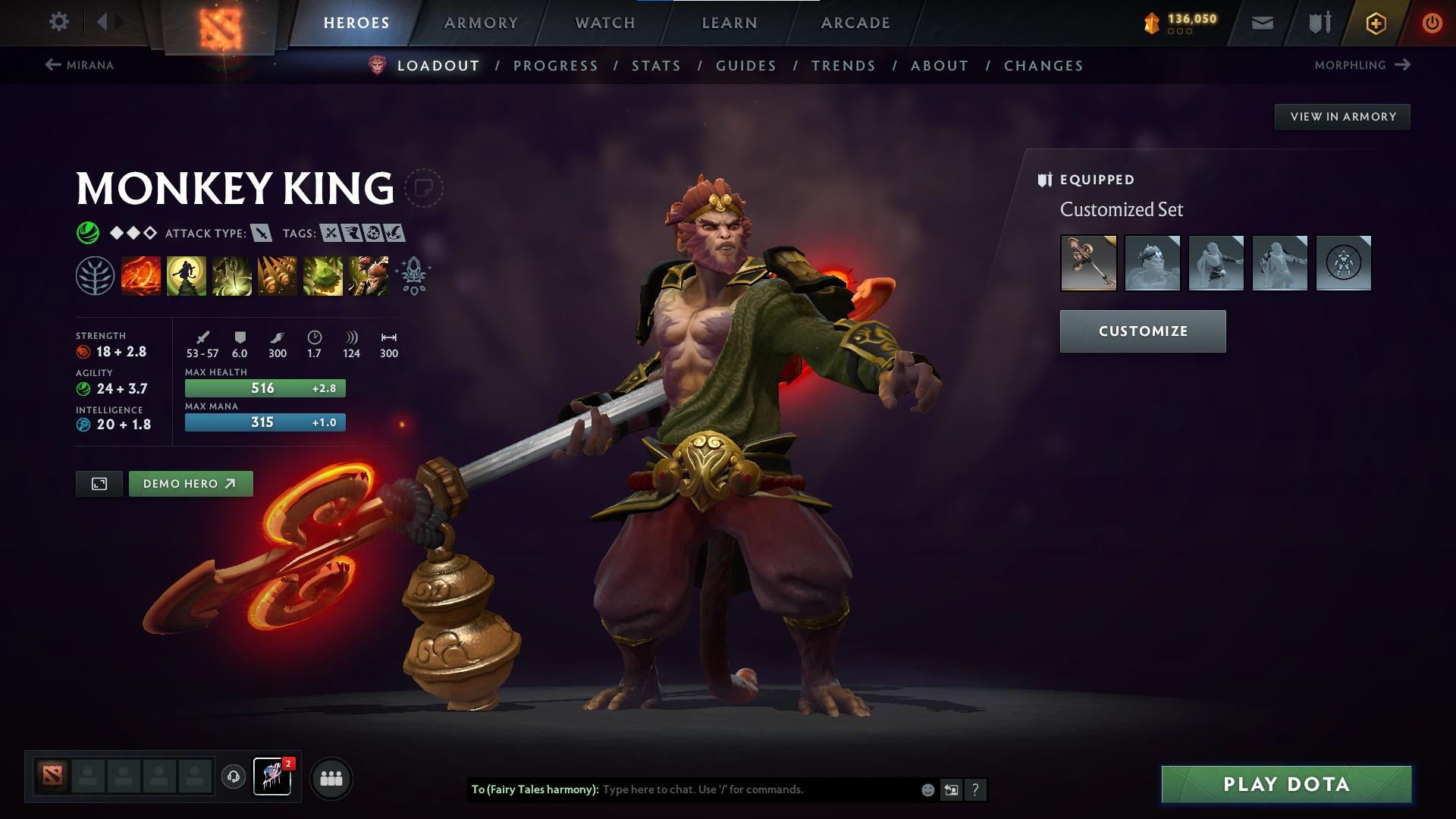1456x819 pixels.
Task: Open Dota Plus hexagon icon in top bar
Action: 1375,23
